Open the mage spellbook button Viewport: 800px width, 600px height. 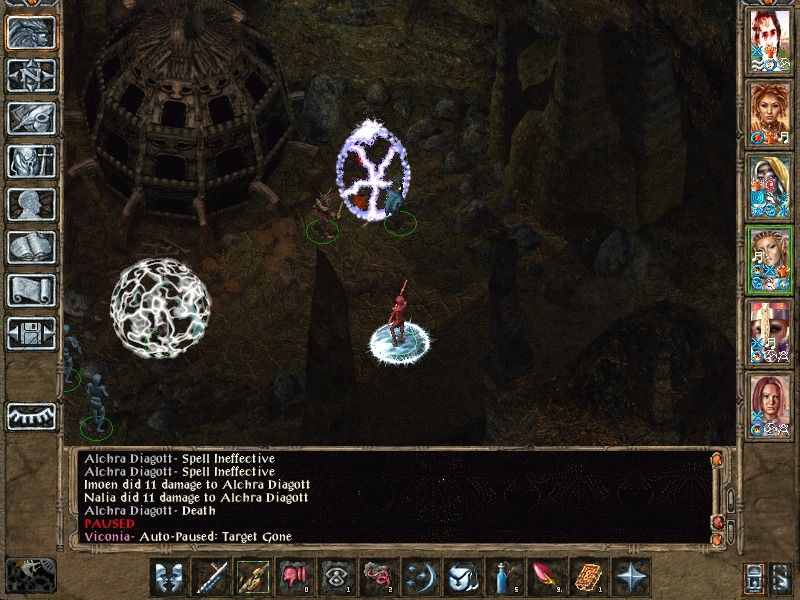[x=30, y=247]
